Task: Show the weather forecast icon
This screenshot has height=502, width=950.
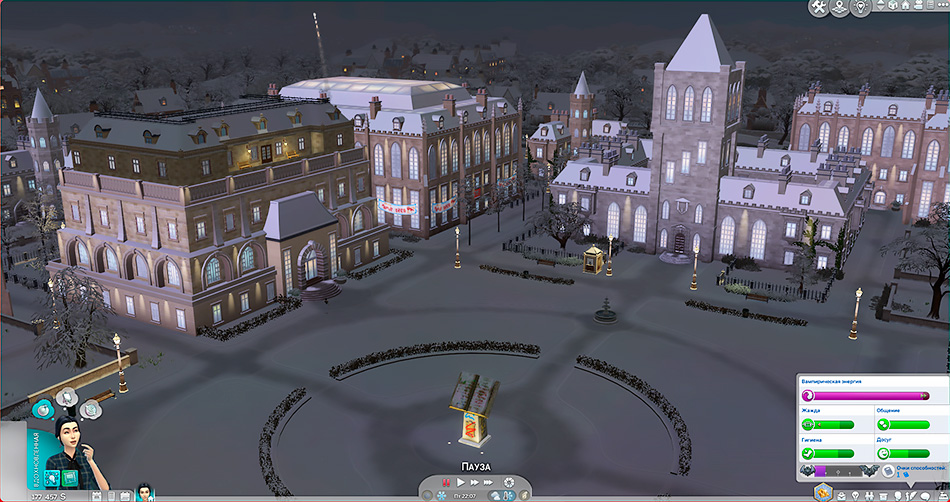Action: tap(496, 495)
